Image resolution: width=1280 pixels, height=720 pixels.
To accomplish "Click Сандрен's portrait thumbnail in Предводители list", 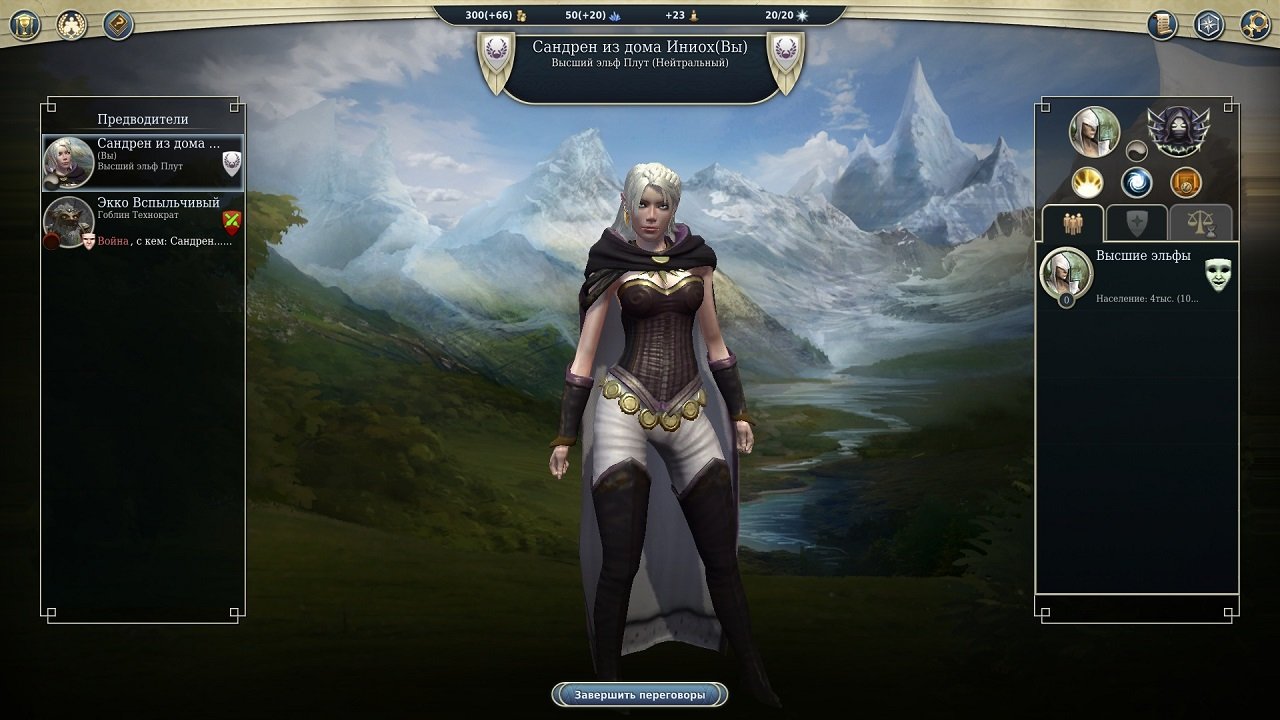I will (x=68, y=162).
